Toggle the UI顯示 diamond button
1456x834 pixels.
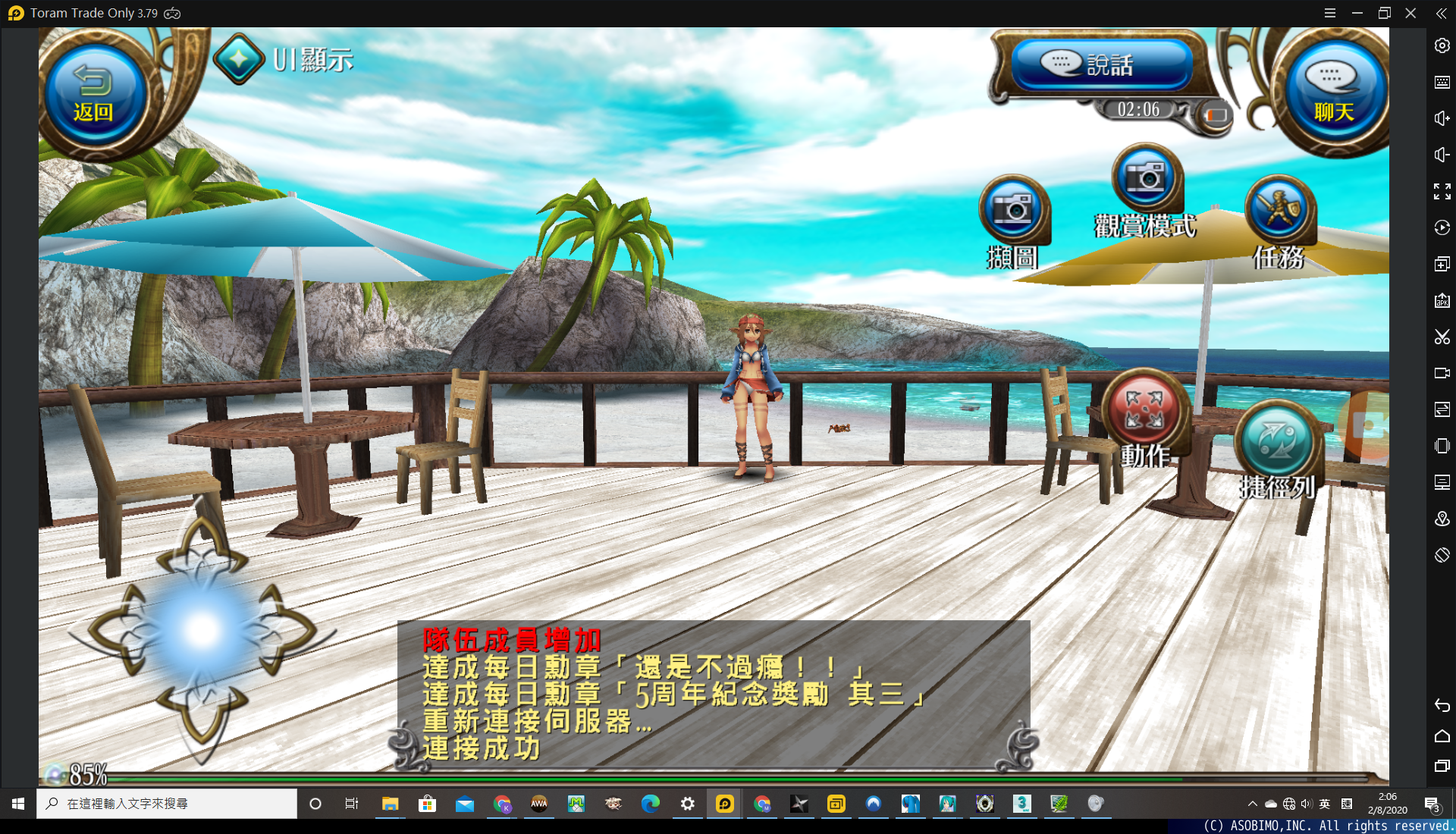[239, 59]
